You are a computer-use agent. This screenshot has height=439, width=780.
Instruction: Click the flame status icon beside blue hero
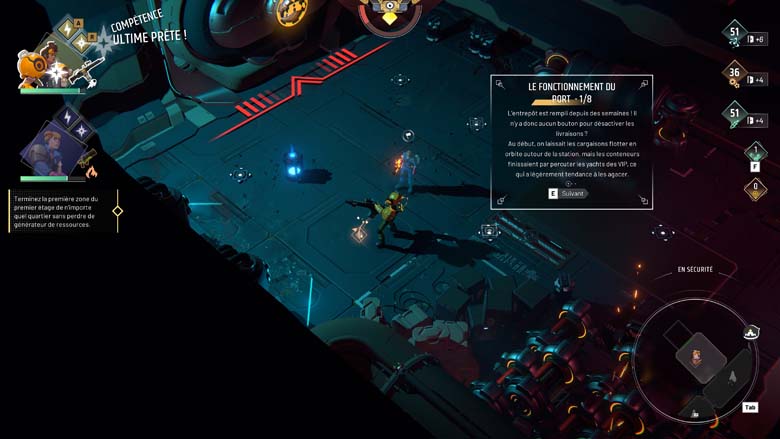tap(92, 173)
